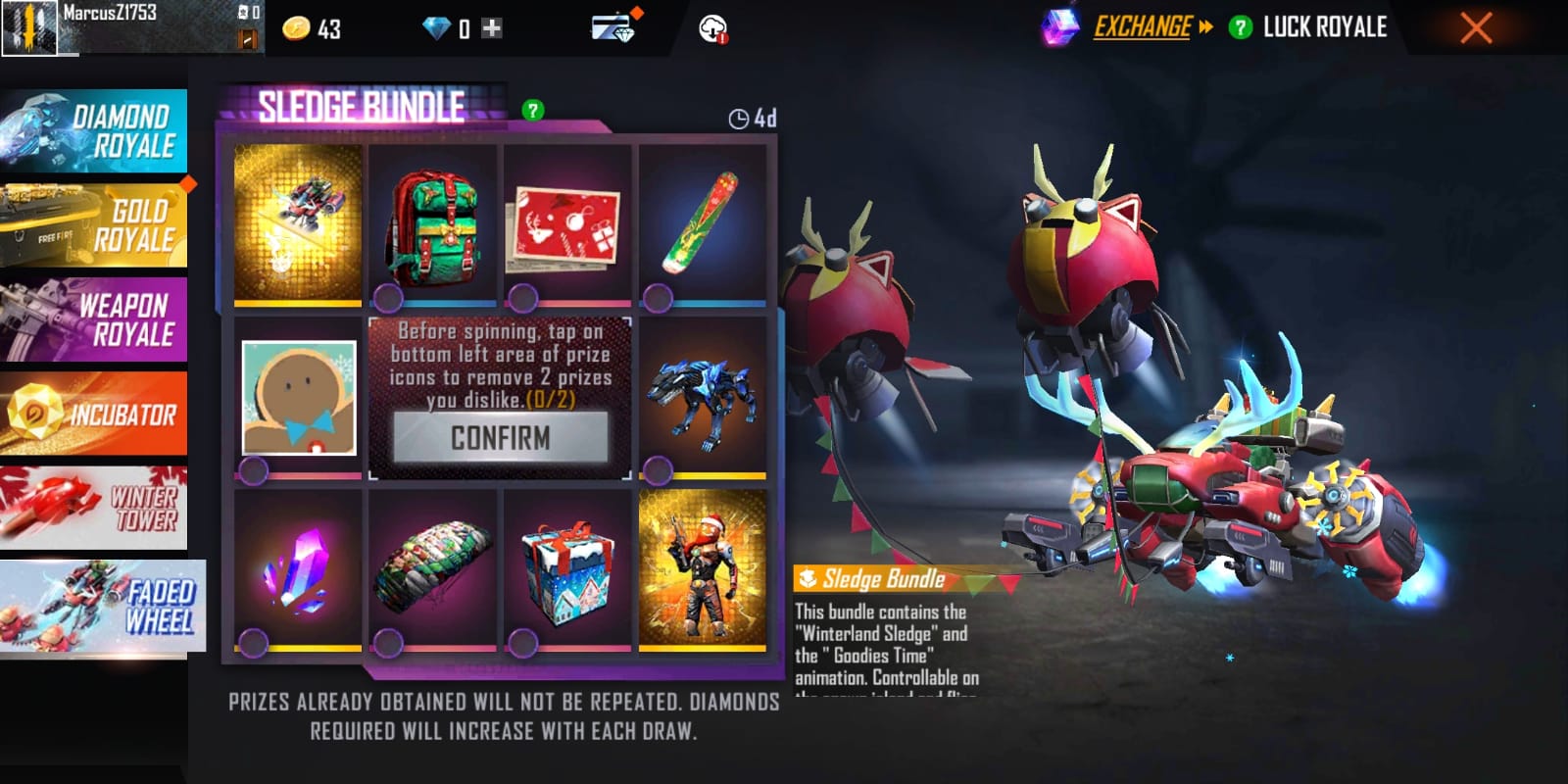Open the downloads cloud icon with red alert

click(x=714, y=28)
